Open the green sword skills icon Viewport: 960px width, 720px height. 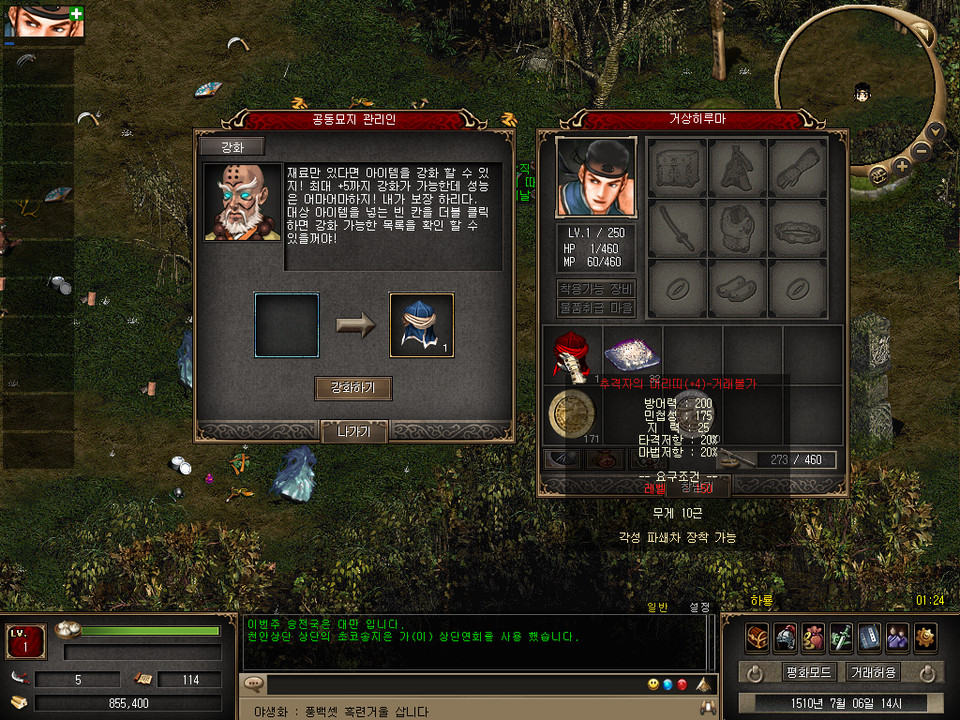pos(841,636)
